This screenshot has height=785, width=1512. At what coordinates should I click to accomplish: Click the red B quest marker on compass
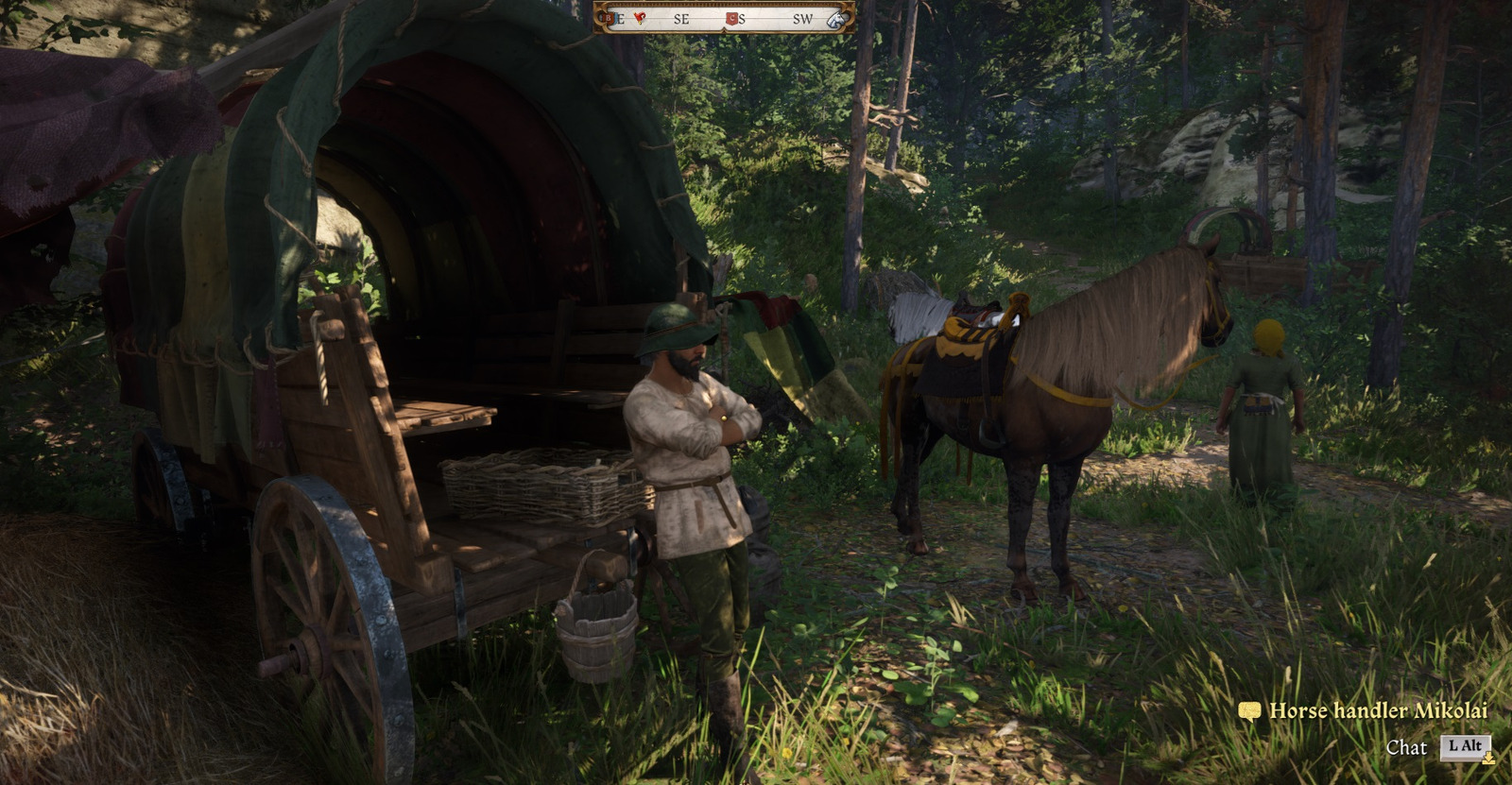point(607,18)
